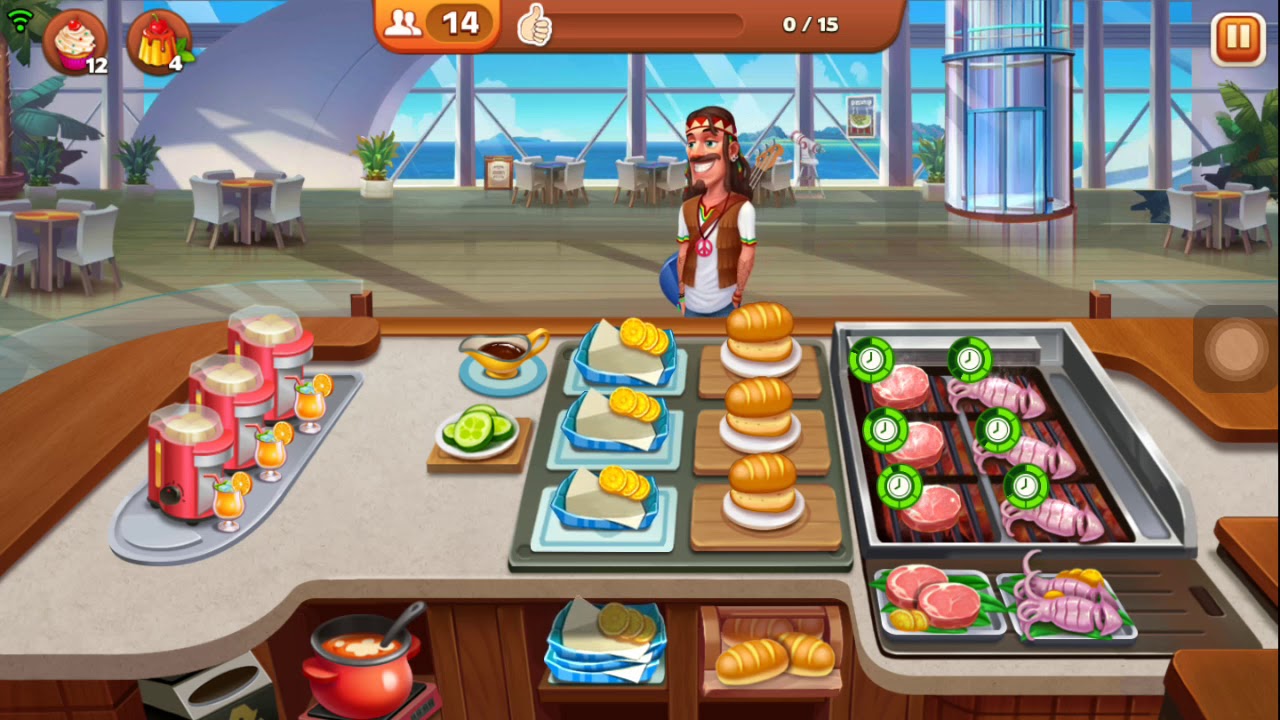Tap the WiFi signal indicator
Image resolution: width=1280 pixels, height=720 pixels.
pyautogui.click(x=20, y=18)
